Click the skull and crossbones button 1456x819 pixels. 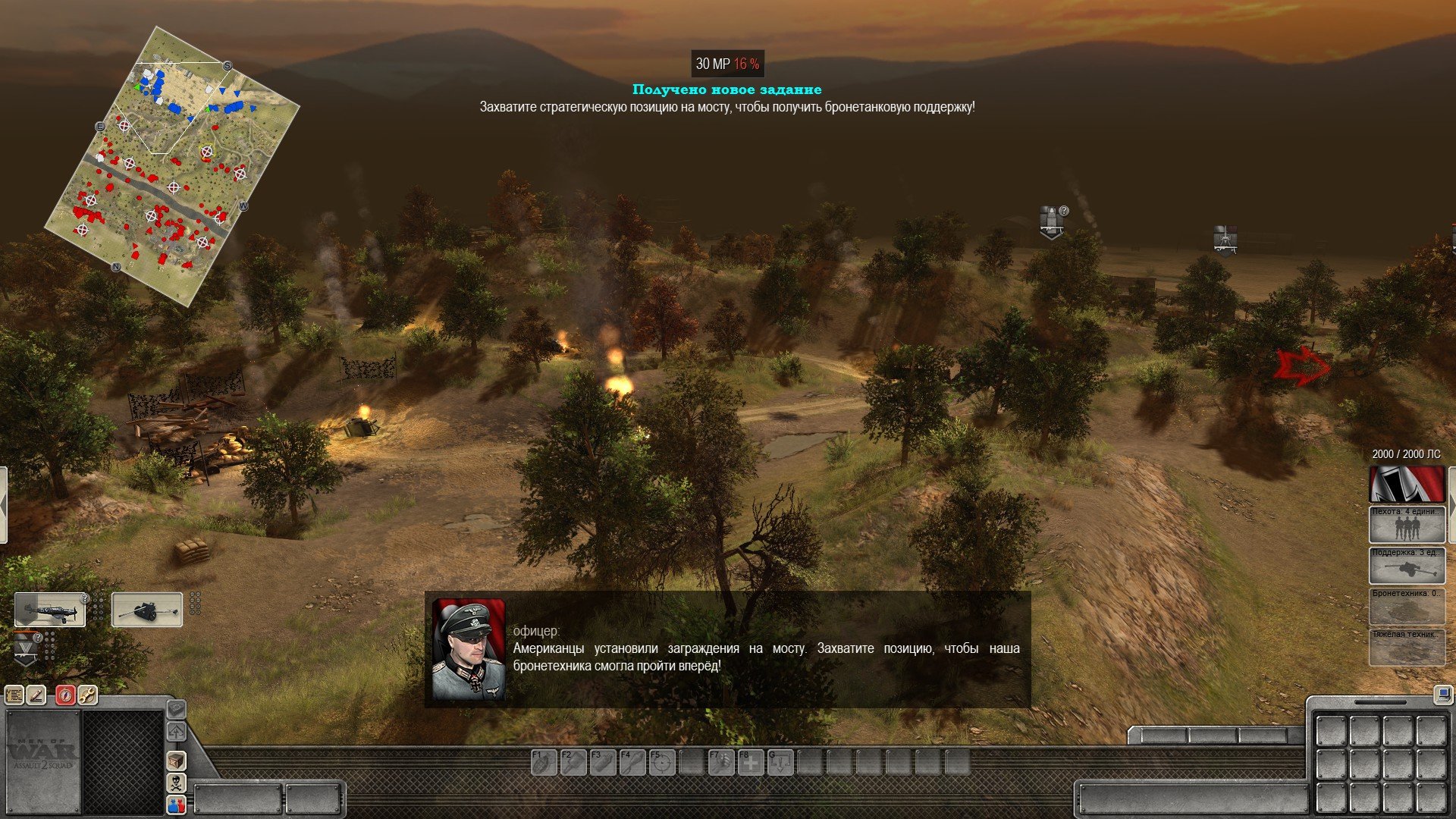click(176, 783)
